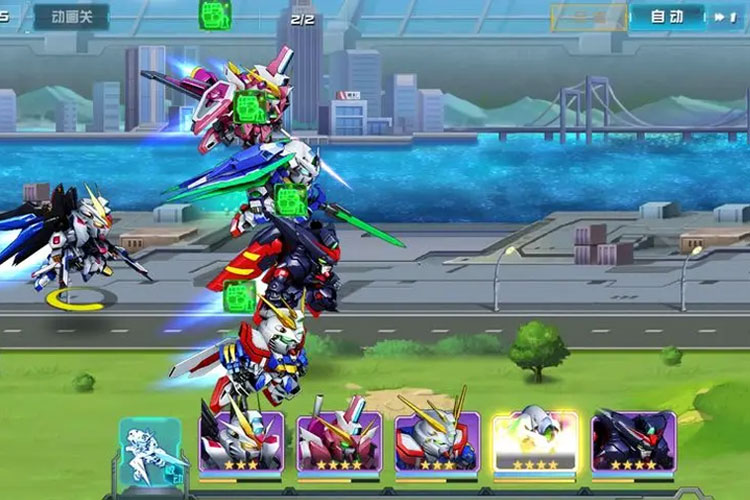Enable 自动 auto battle
The height and width of the screenshot is (500, 750).
coord(666,16)
